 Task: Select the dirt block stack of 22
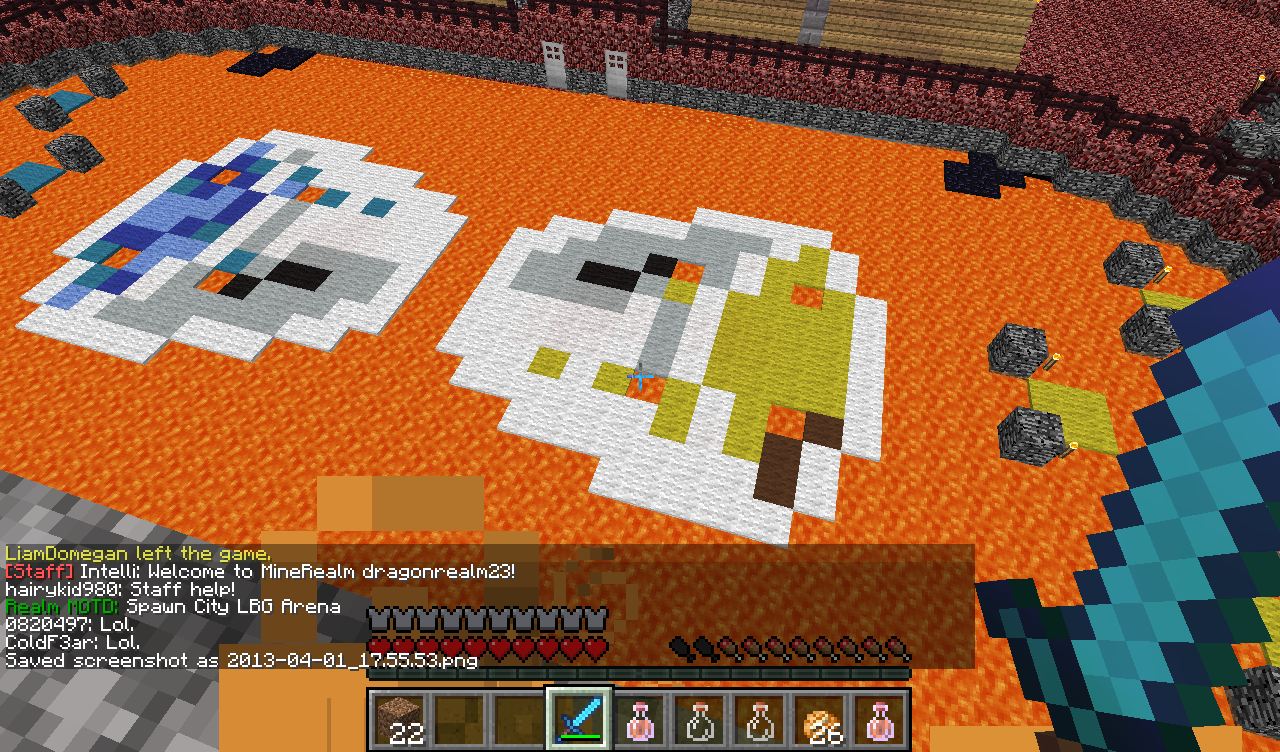pos(400,719)
